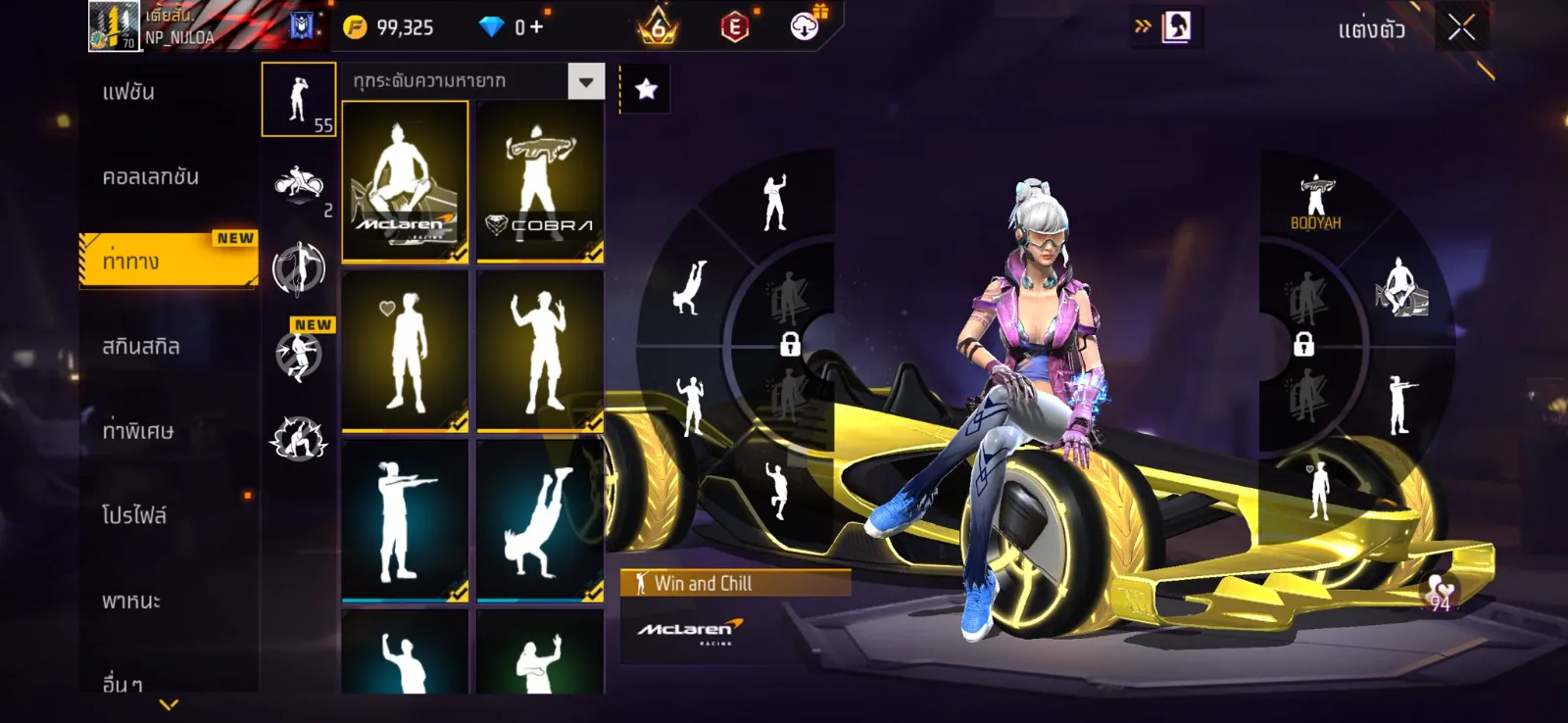This screenshot has height=723, width=1568.
Task: Switch to the motorcycle emote category tab
Action: 299,184
